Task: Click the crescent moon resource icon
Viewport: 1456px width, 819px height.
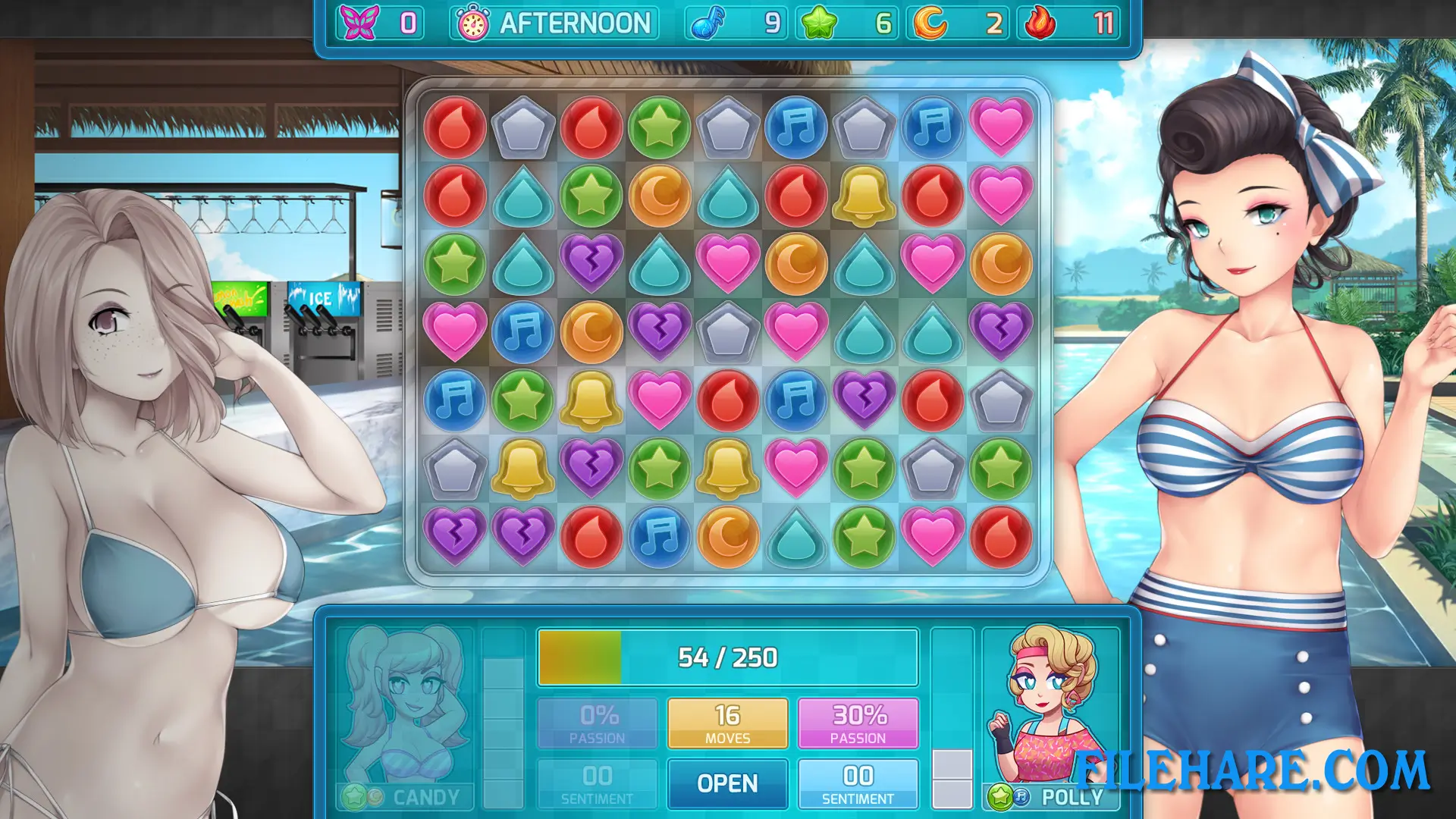Action: click(x=931, y=23)
